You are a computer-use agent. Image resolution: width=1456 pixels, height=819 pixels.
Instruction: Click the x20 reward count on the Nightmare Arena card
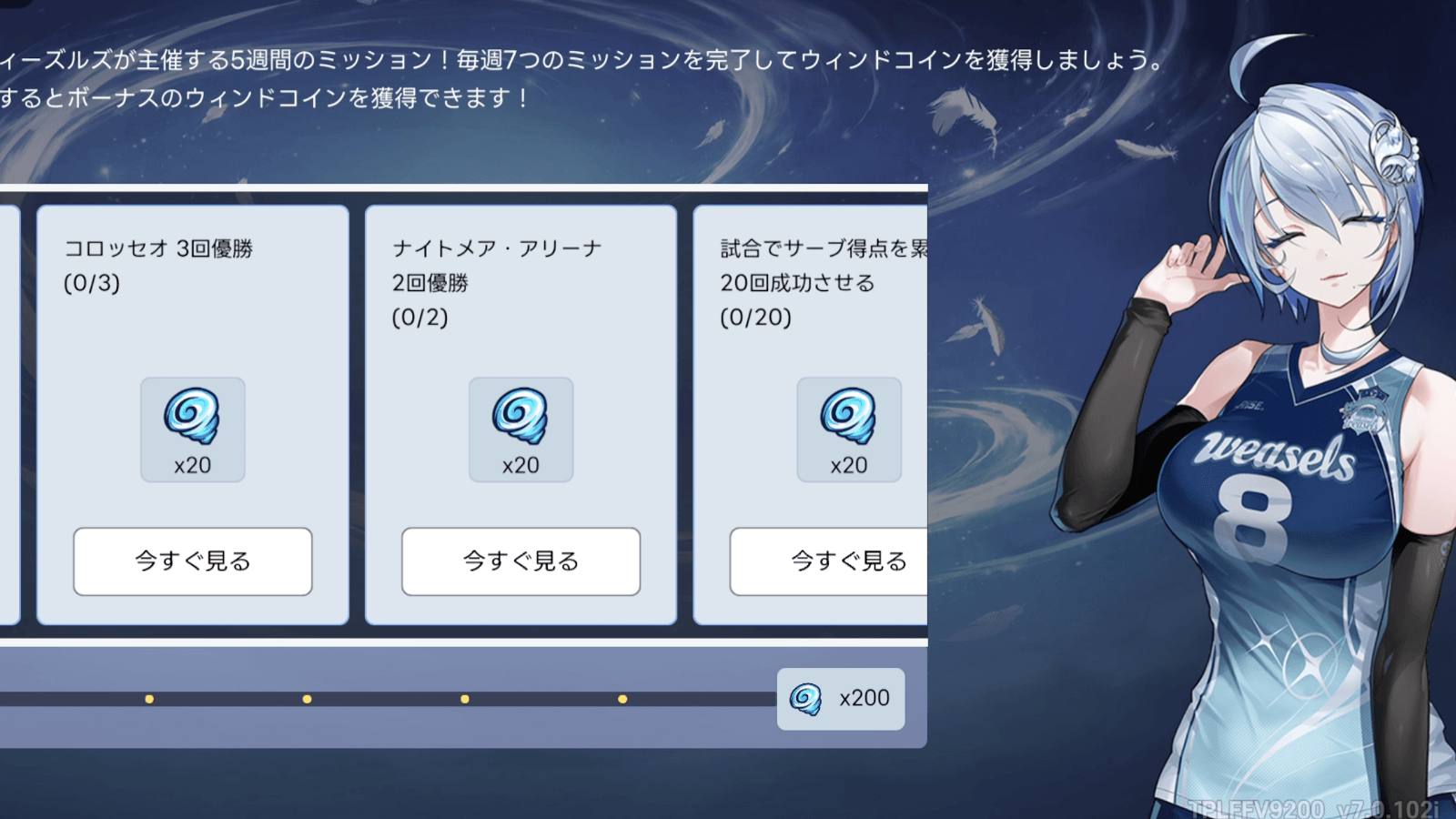point(520,466)
